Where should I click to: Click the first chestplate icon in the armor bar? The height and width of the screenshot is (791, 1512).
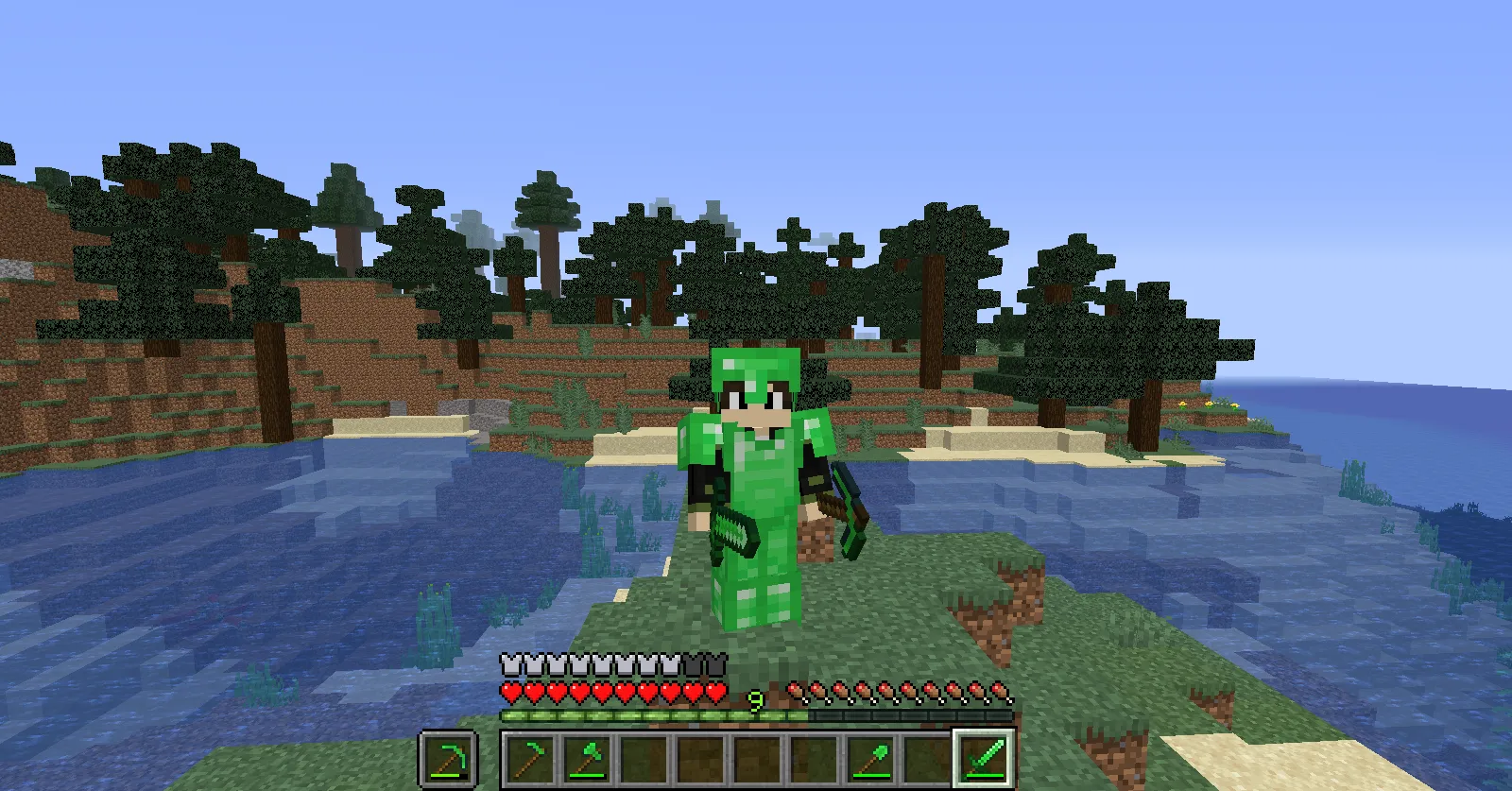(x=507, y=662)
